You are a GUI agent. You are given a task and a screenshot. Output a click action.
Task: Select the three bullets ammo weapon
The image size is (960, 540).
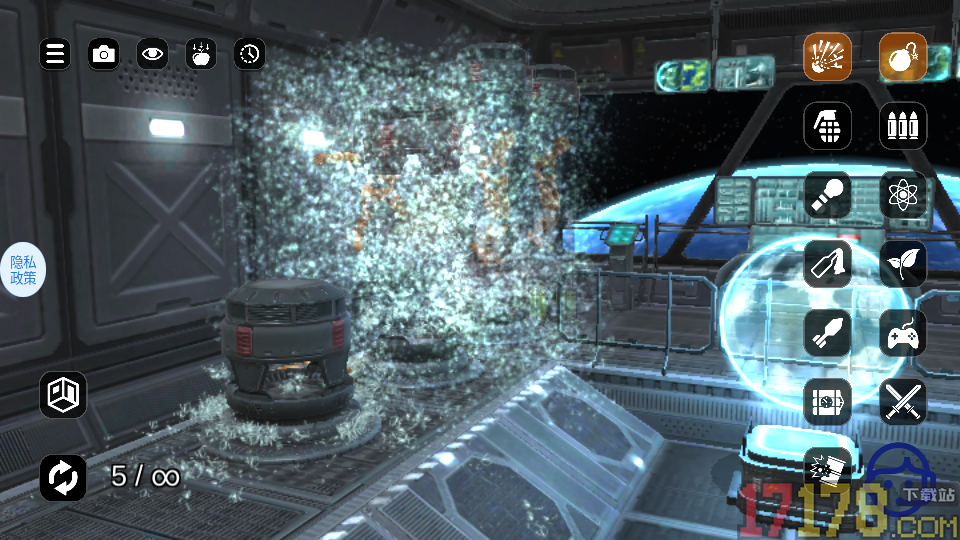(x=903, y=126)
